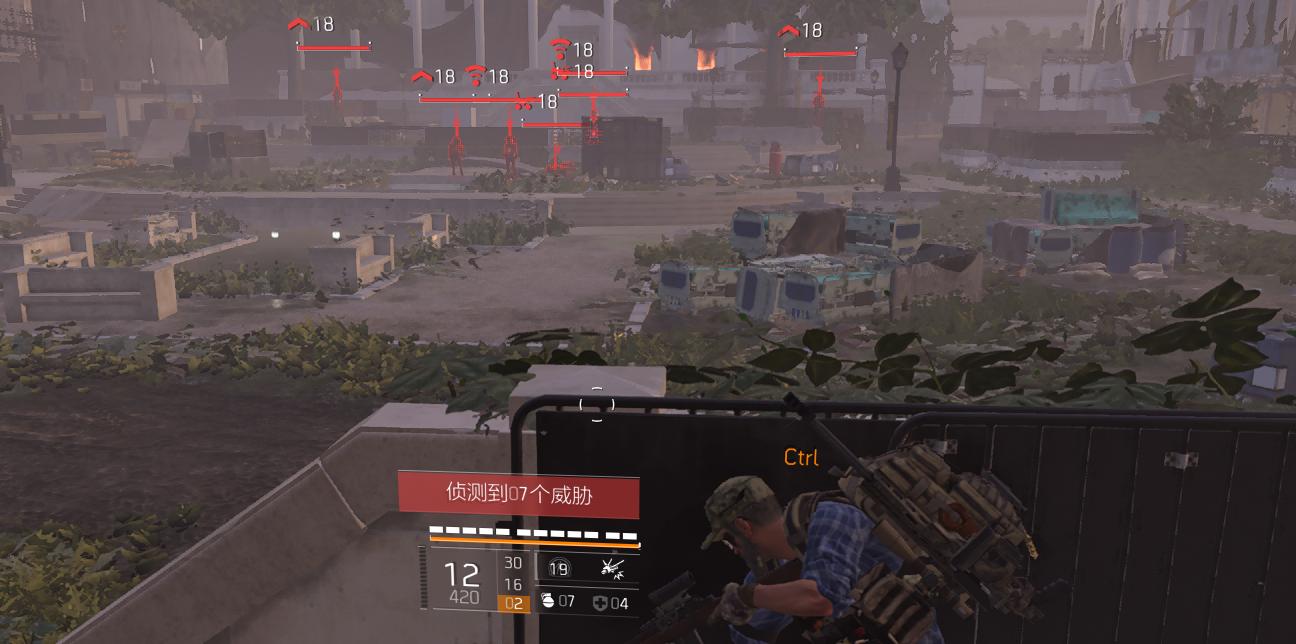Activate the pulse skill on cooldown
The width and height of the screenshot is (1296, 644).
click(x=559, y=568)
